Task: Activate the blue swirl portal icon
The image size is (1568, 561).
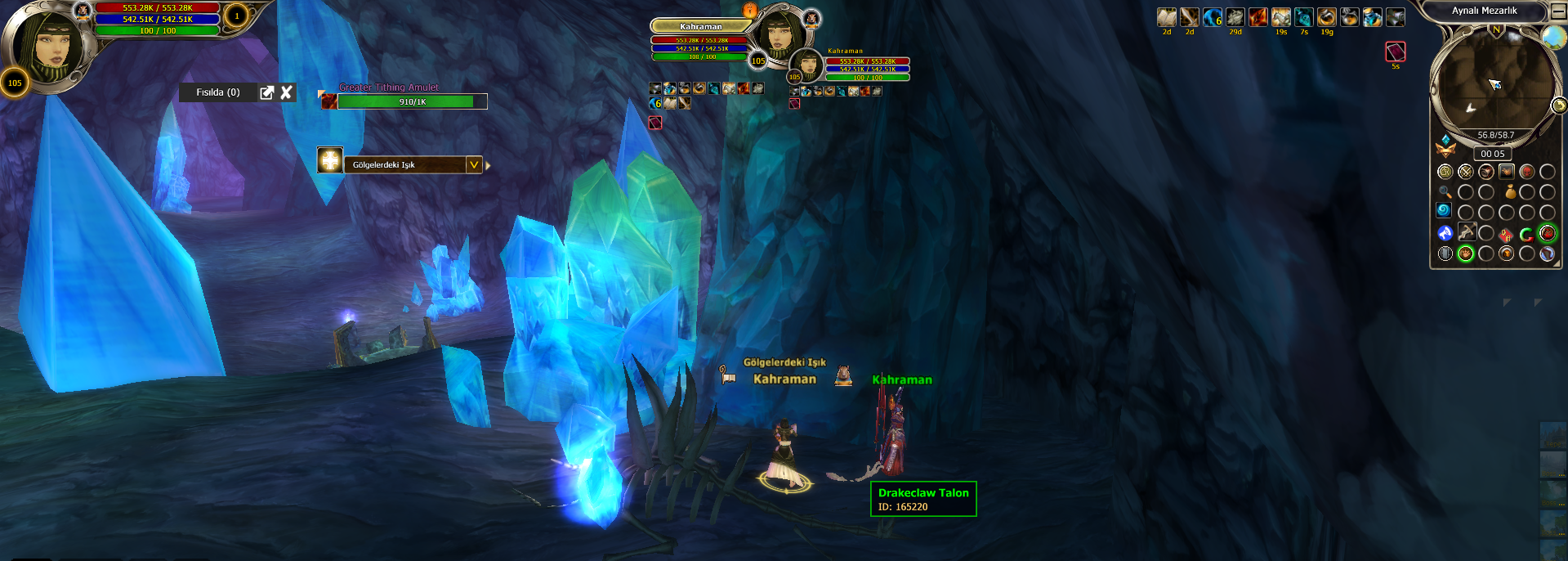Action: (x=1444, y=210)
